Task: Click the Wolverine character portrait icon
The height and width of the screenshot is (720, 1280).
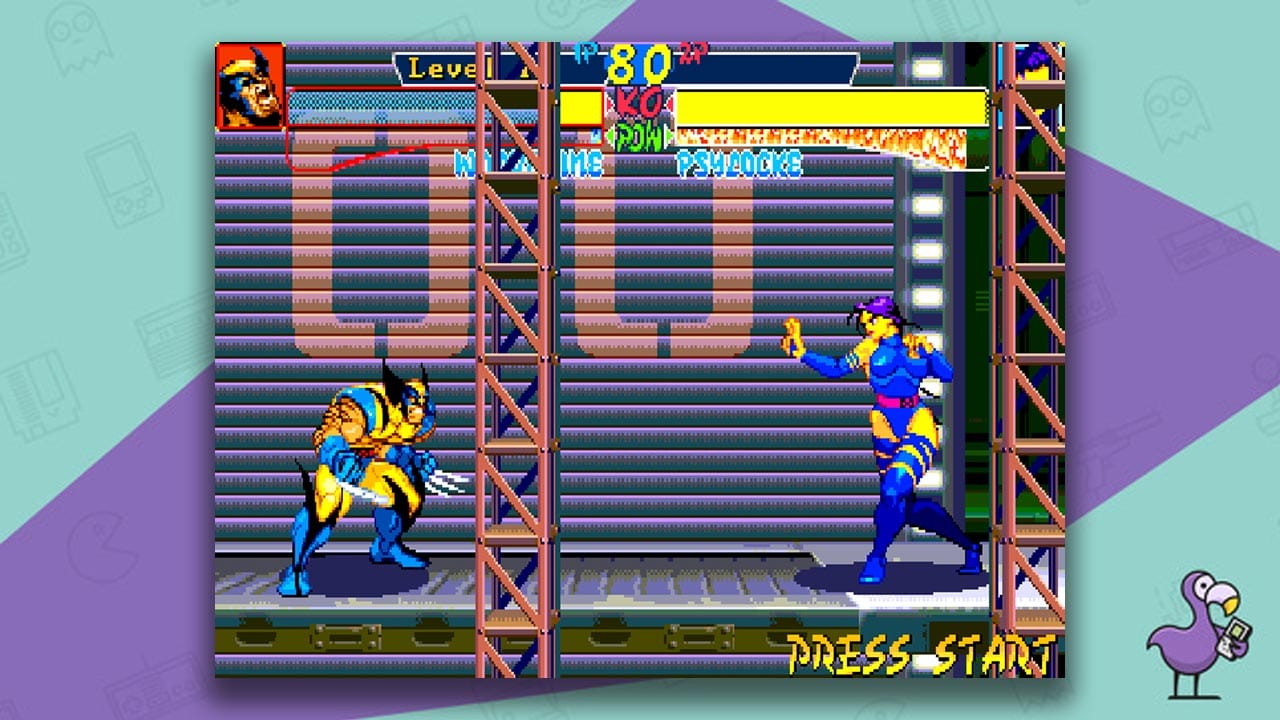Action: (x=248, y=85)
